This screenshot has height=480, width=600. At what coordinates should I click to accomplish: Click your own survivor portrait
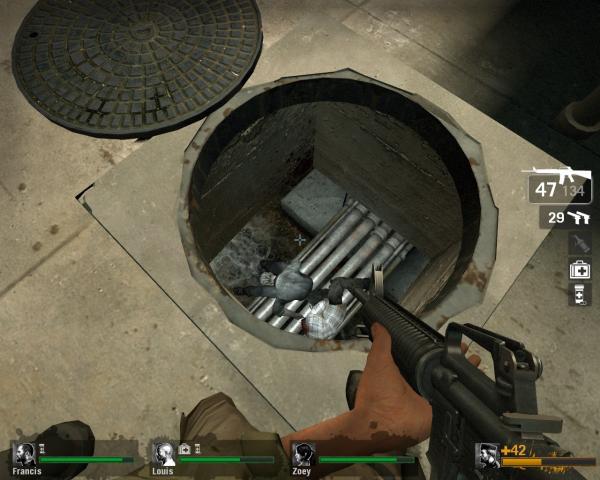point(488,453)
